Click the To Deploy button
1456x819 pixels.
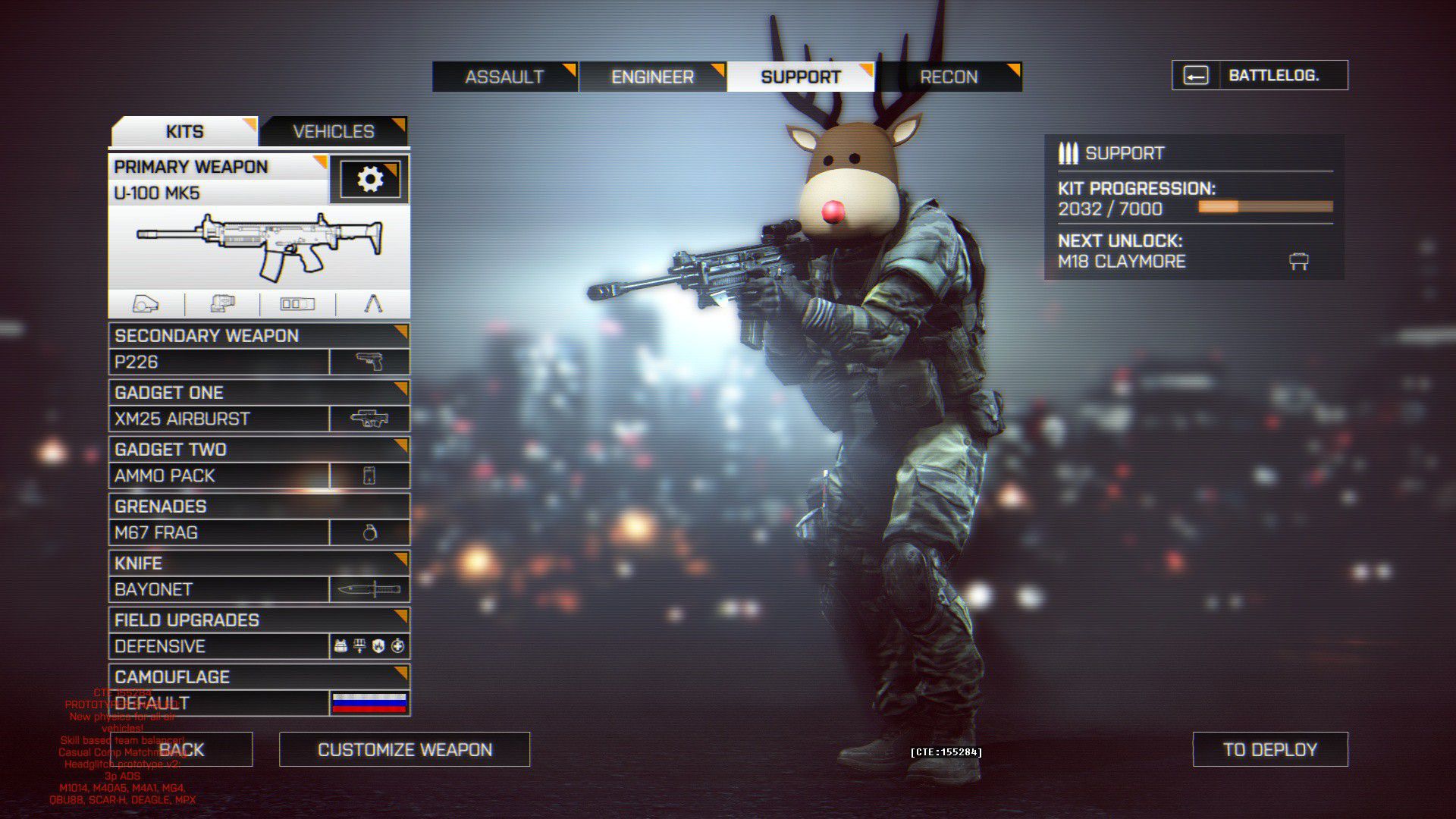click(1270, 749)
